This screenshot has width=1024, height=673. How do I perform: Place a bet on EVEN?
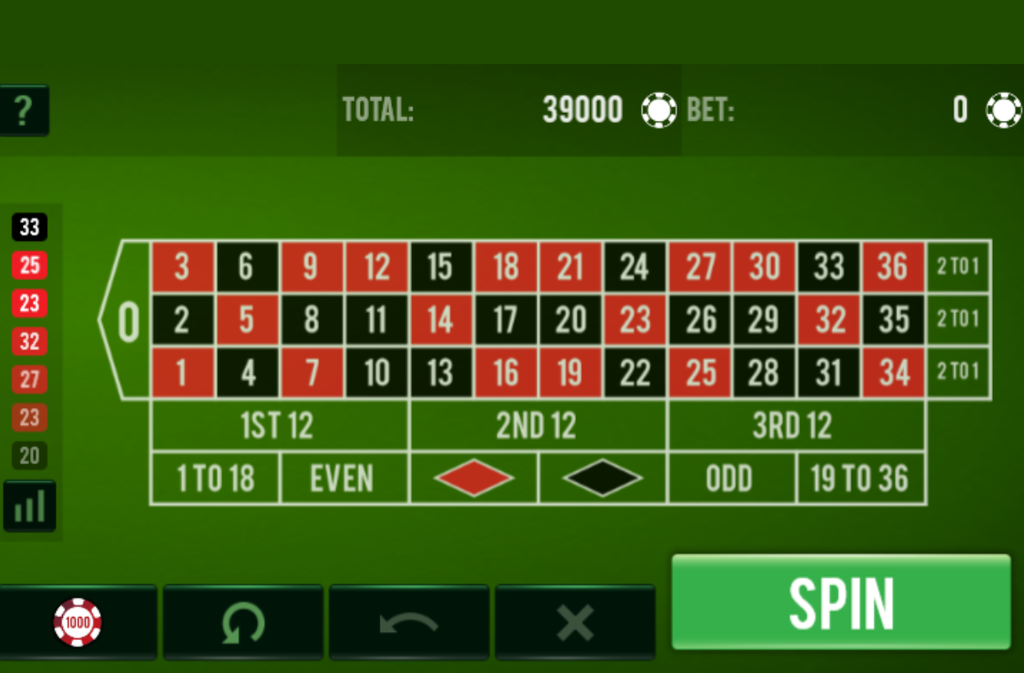pyautogui.click(x=343, y=479)
